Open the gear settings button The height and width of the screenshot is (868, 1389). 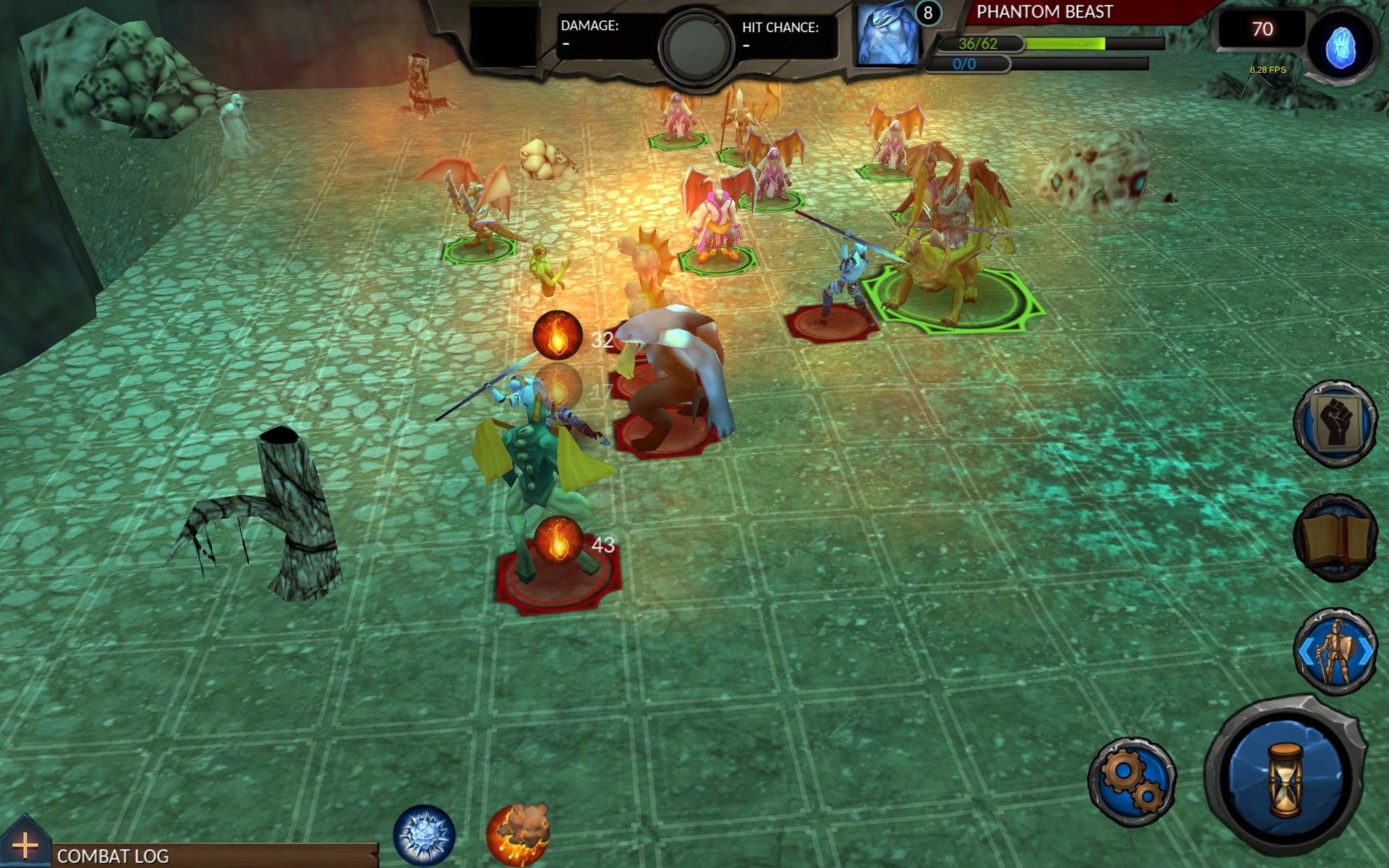pos(1132,782)
